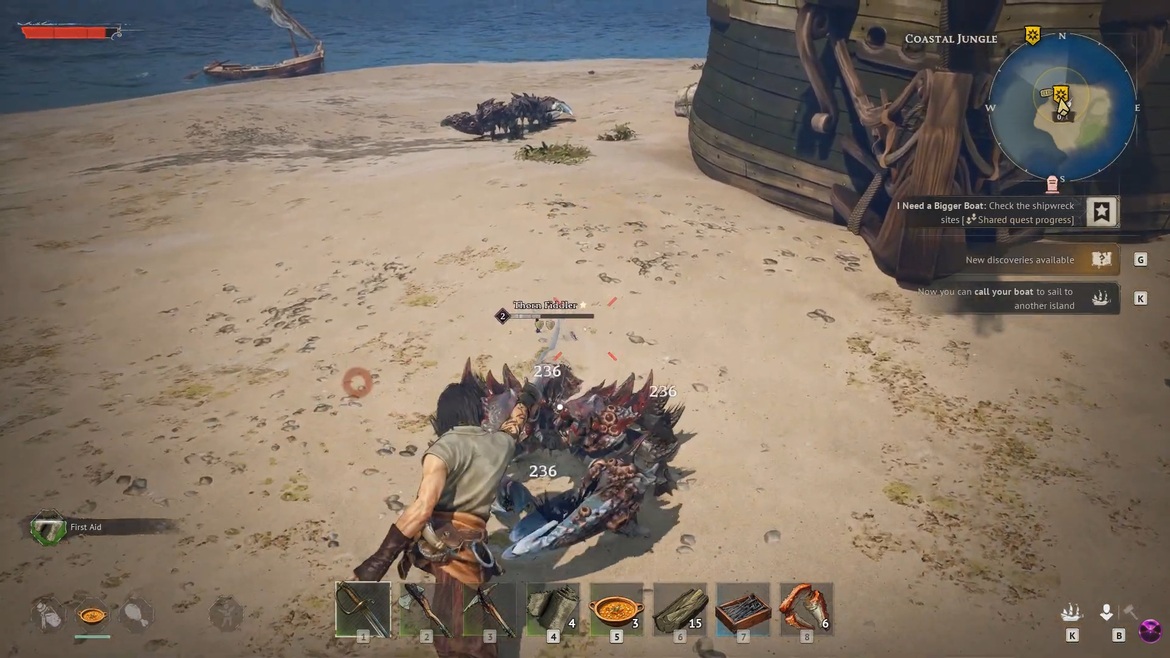Viewport: 1170px width, 658px height.
Task: Select the sabre in hotbar slot 1
Action: (362, 608)
